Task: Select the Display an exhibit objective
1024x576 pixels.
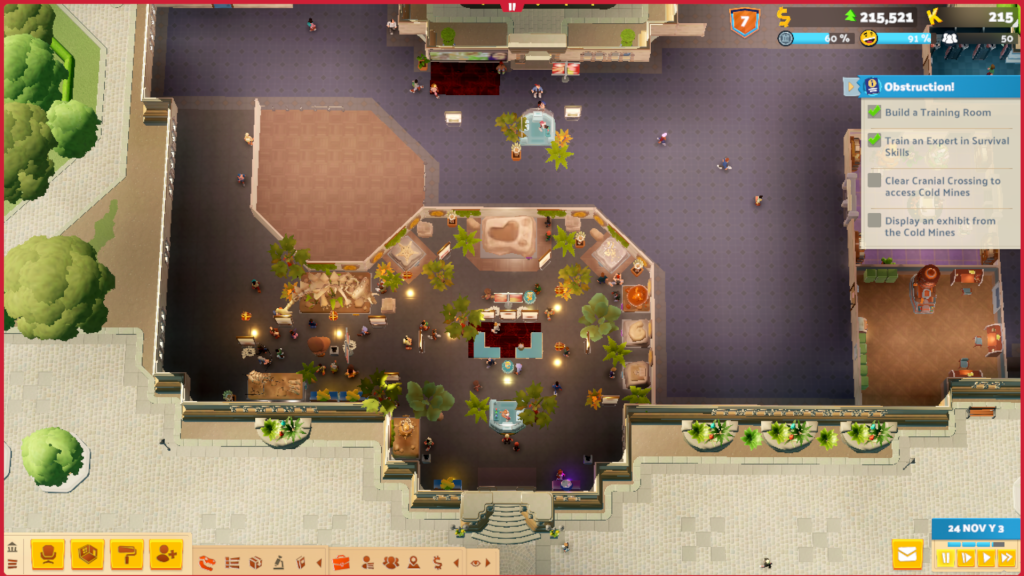Action: pyautogui.click(x=939, y=227)
